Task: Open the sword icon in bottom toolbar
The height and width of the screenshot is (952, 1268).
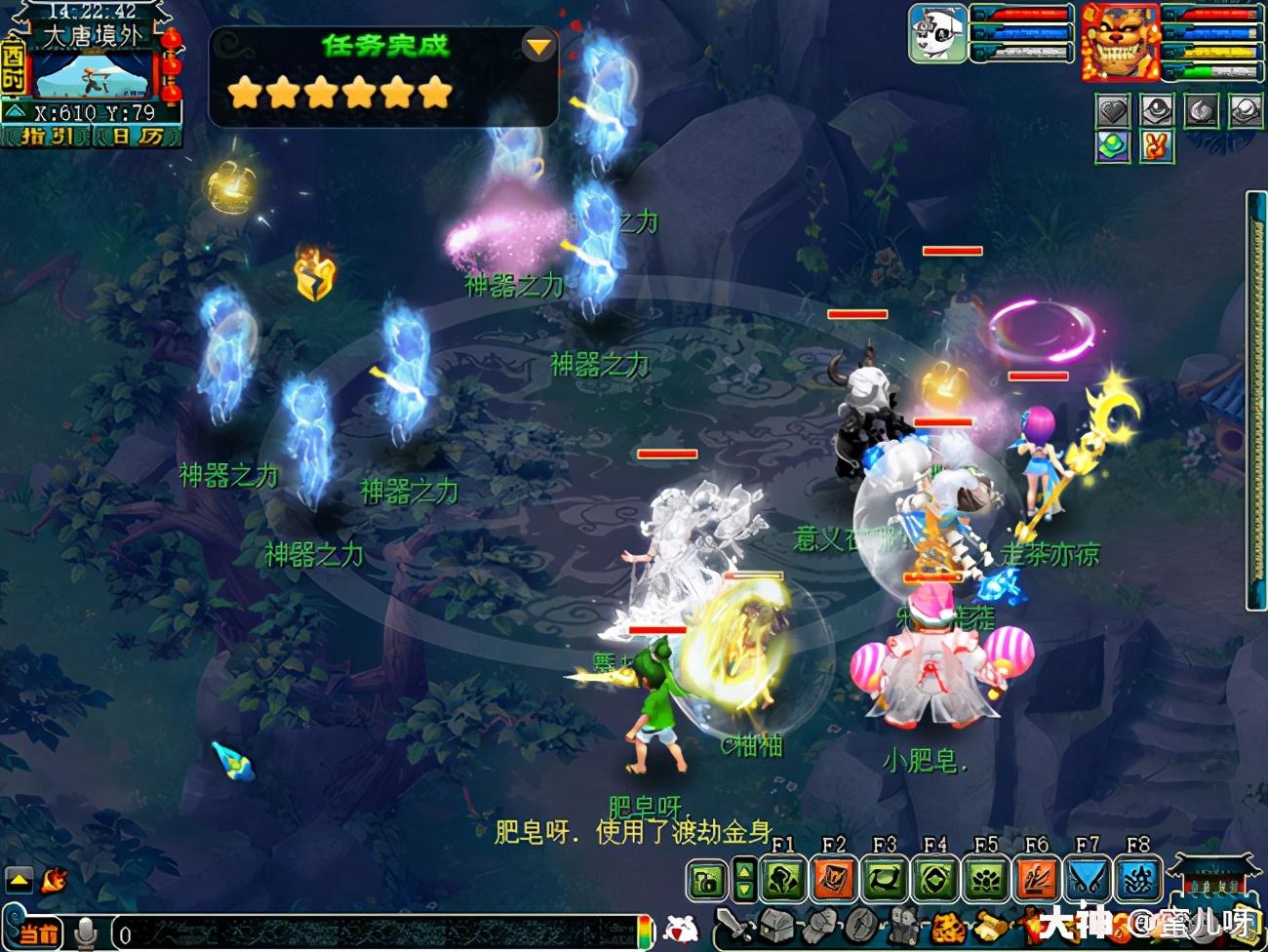Action: (733, 925)
